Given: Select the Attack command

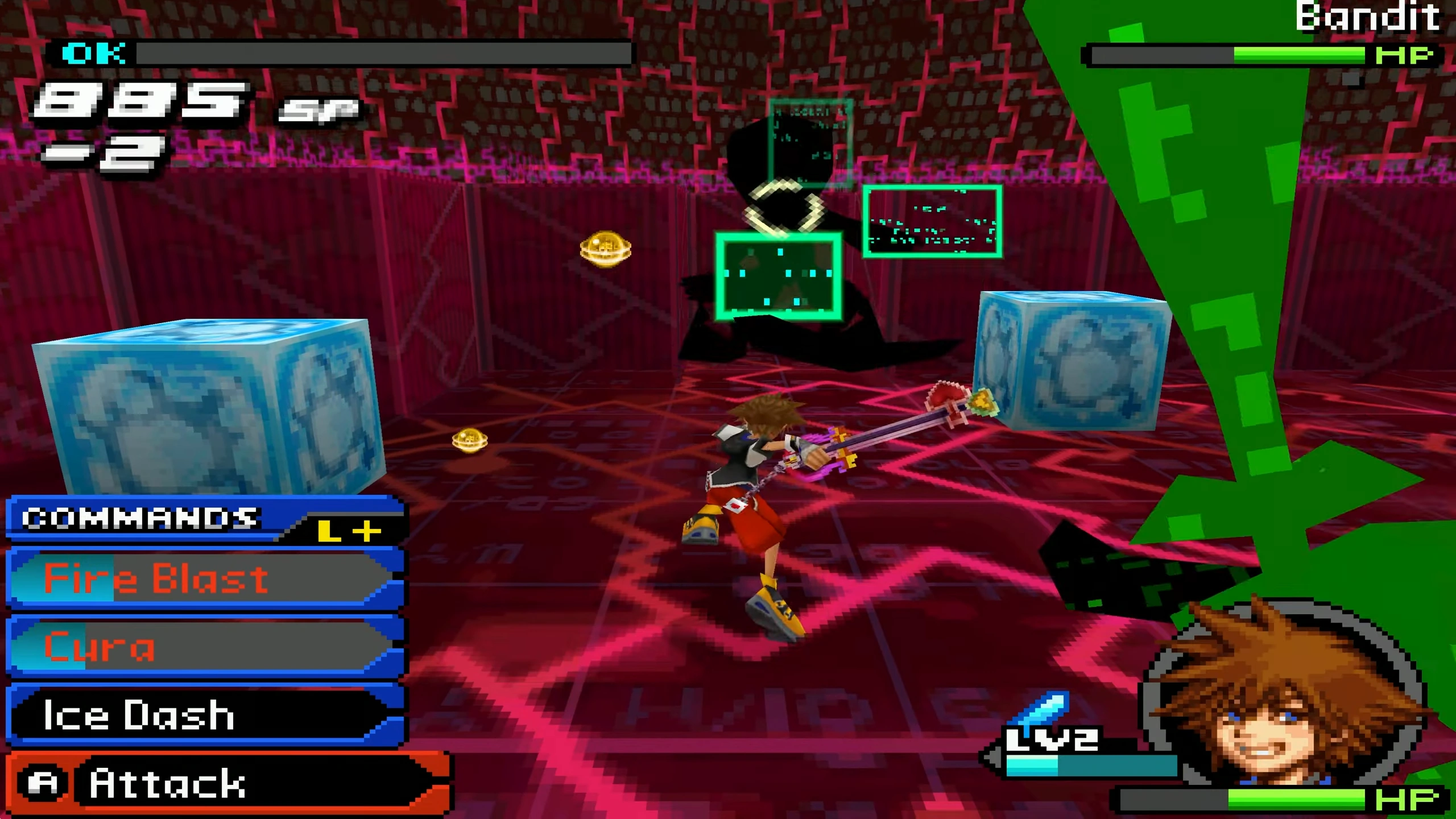Looking at the screenshot, I should pos(227,784).
